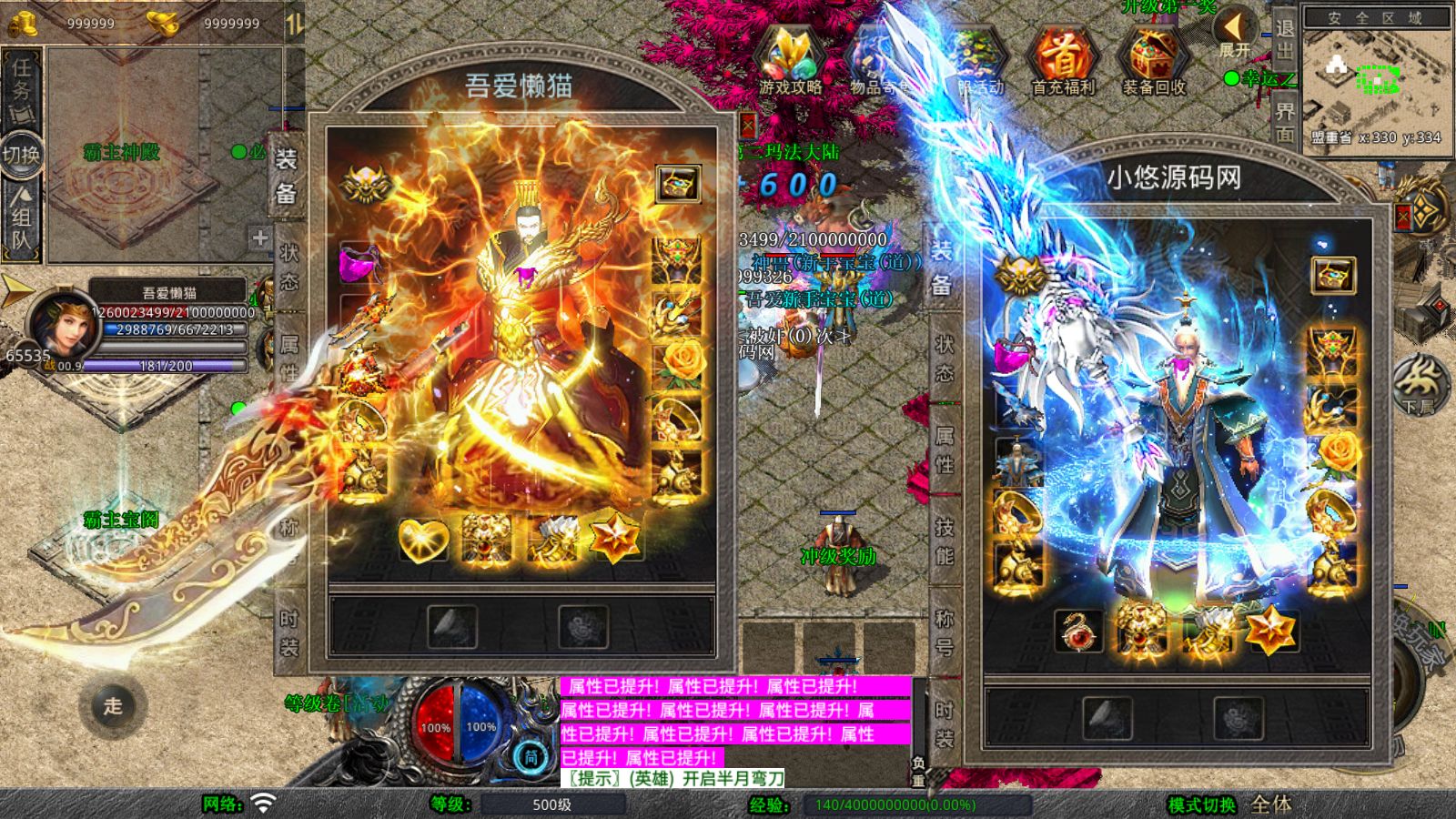Click the player portrait of 吾爱懒猫
The width and height of the screenshot is (1456, 819).
click(59, 324)
